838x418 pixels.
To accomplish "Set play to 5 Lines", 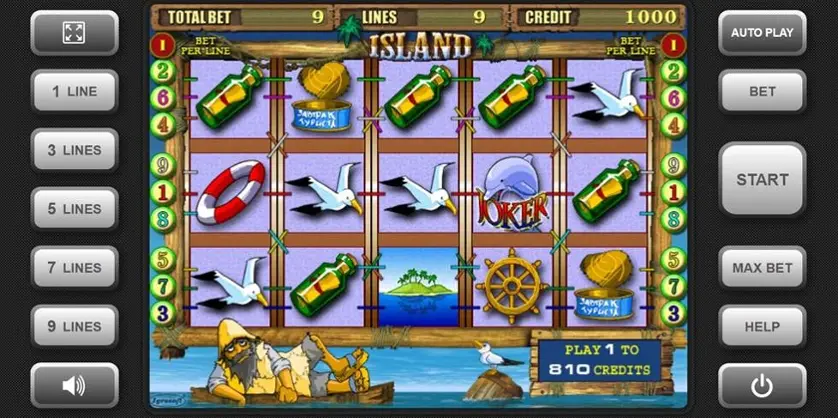I will (x=74, y=209).
